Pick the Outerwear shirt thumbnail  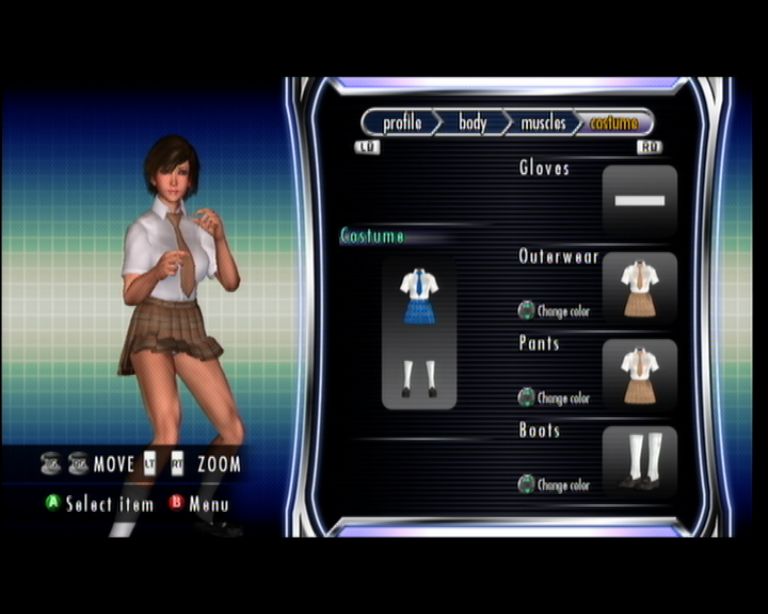pyautogui.click(x=639, y=288)
